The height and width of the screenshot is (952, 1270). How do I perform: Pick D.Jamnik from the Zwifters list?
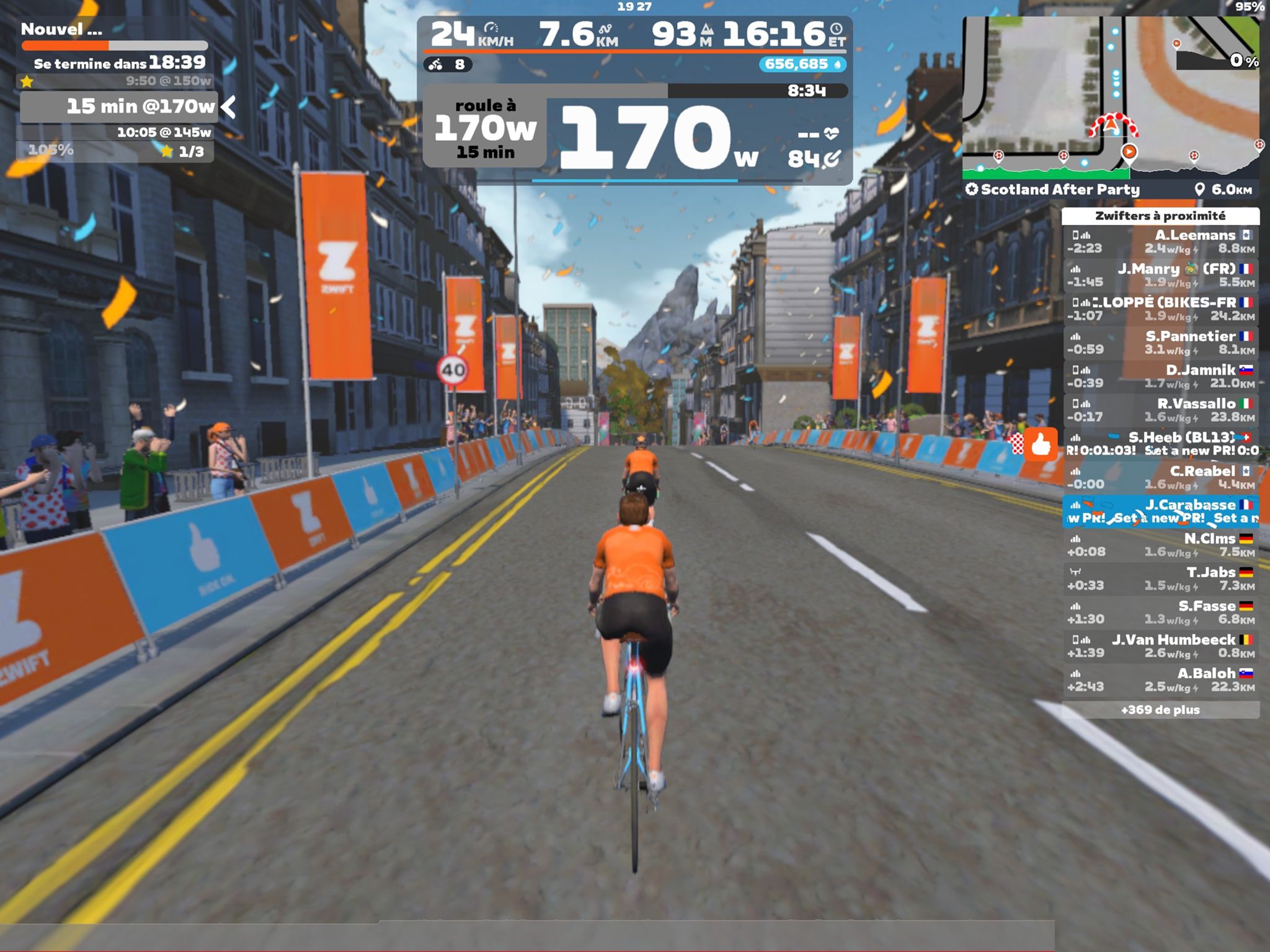tap(1160, 376)
